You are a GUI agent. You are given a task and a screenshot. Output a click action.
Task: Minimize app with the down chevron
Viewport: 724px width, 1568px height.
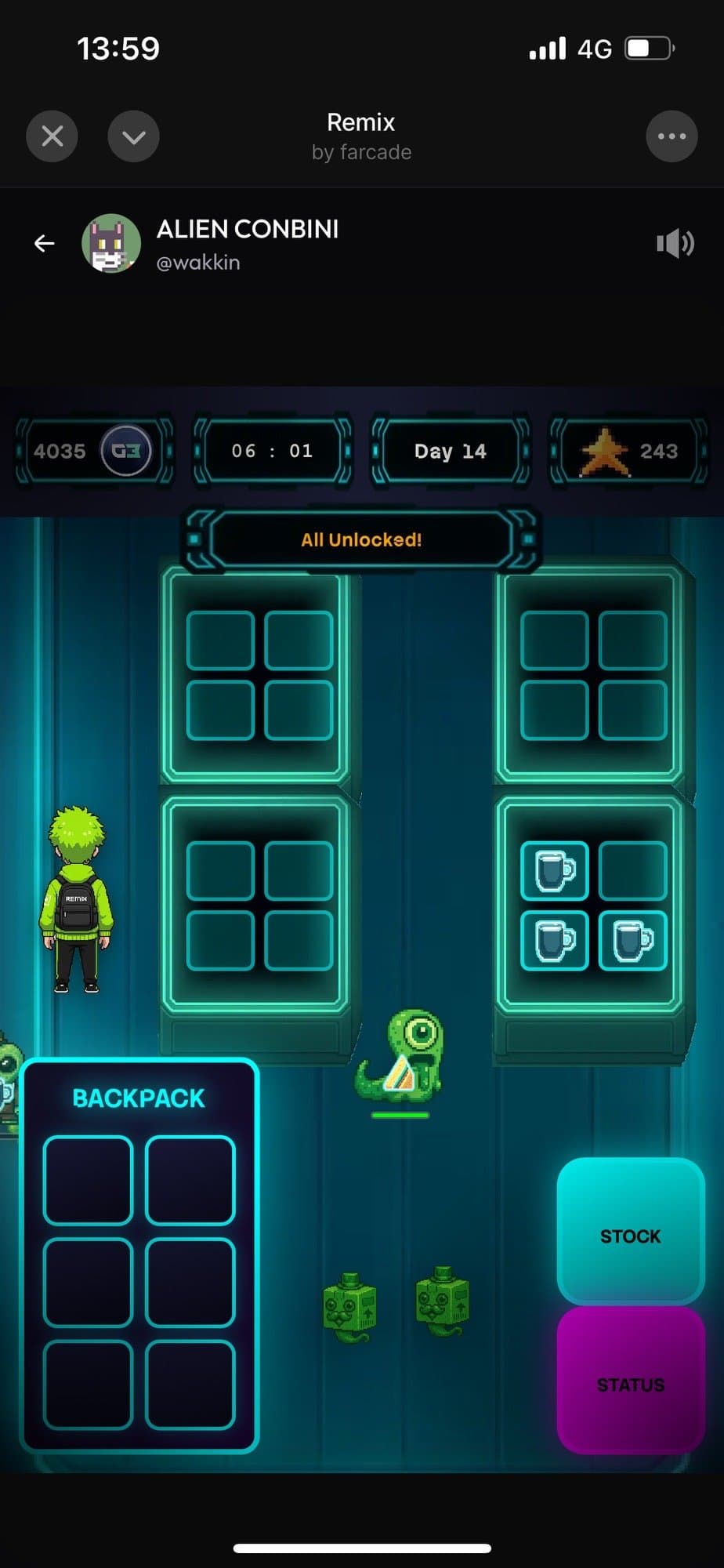coord(133,137)
